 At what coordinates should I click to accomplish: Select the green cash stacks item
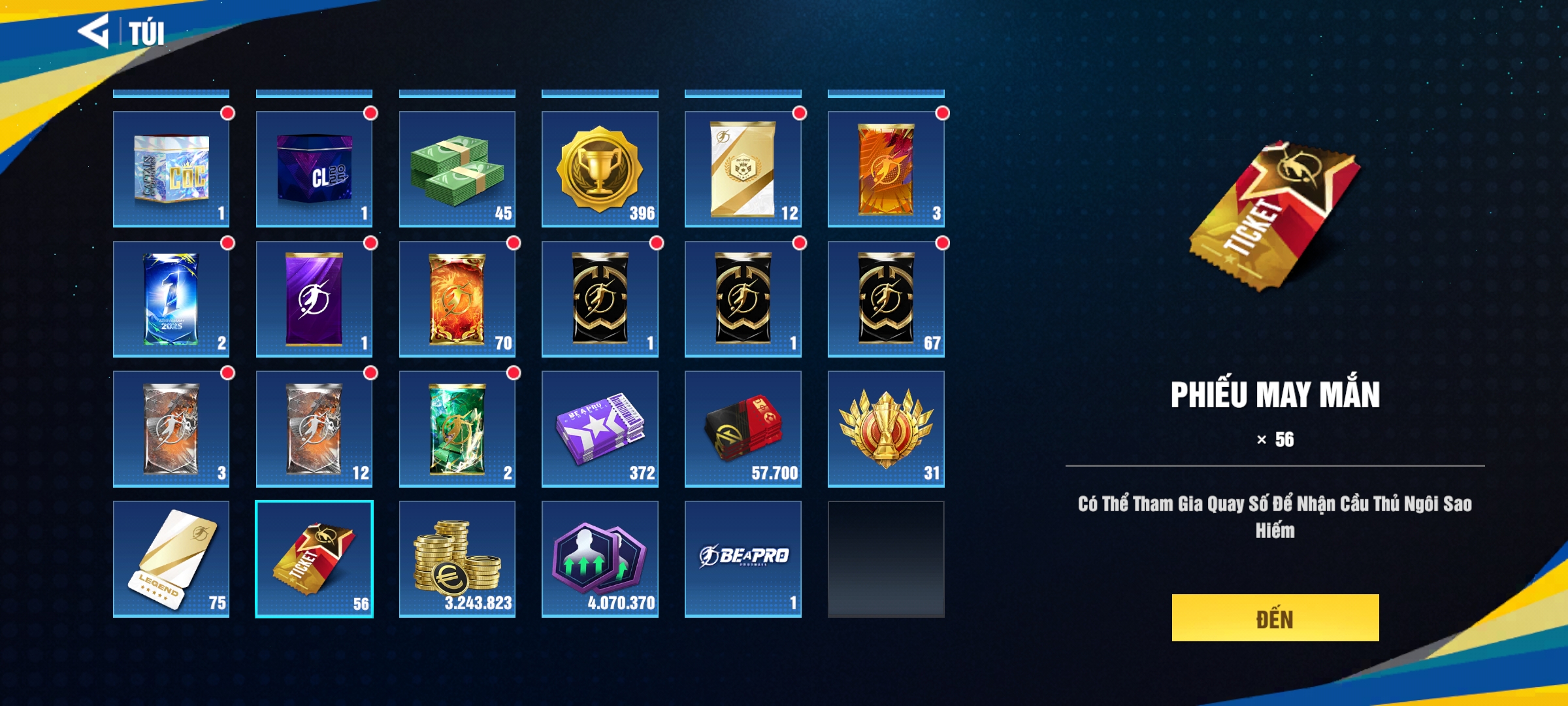pyautogui.click(x=457, y=169)
